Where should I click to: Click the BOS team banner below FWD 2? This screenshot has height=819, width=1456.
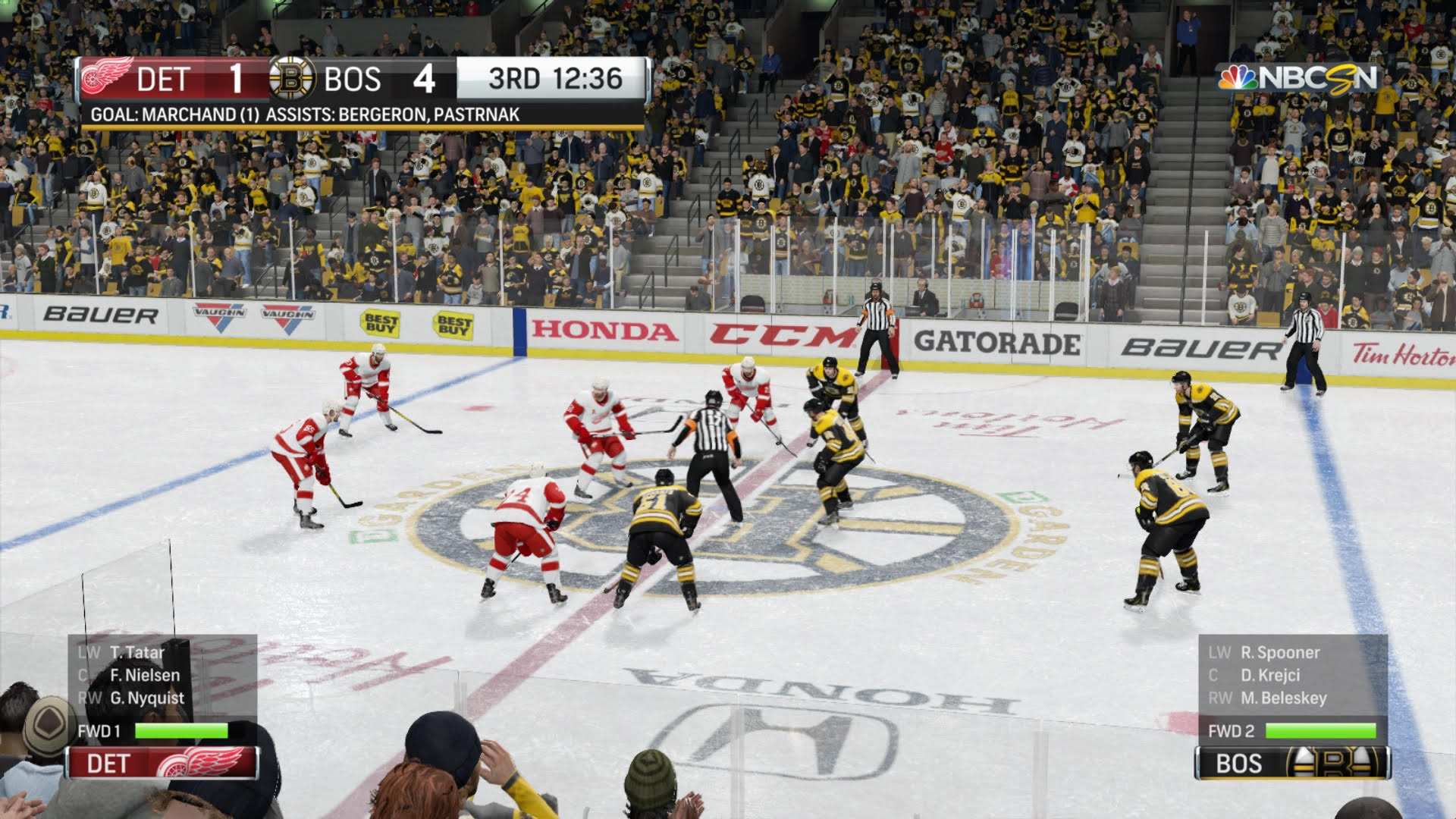click(x=1292, y=763)
